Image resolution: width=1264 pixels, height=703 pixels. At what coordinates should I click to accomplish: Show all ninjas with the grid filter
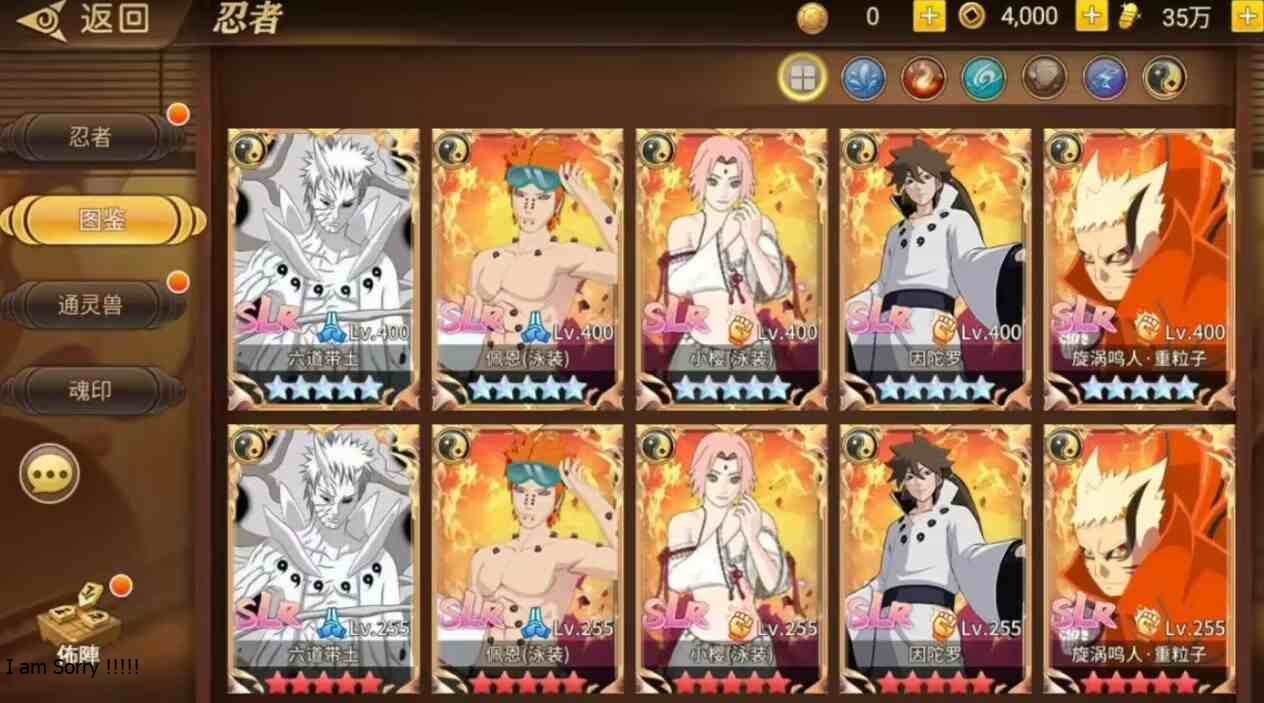802,78
